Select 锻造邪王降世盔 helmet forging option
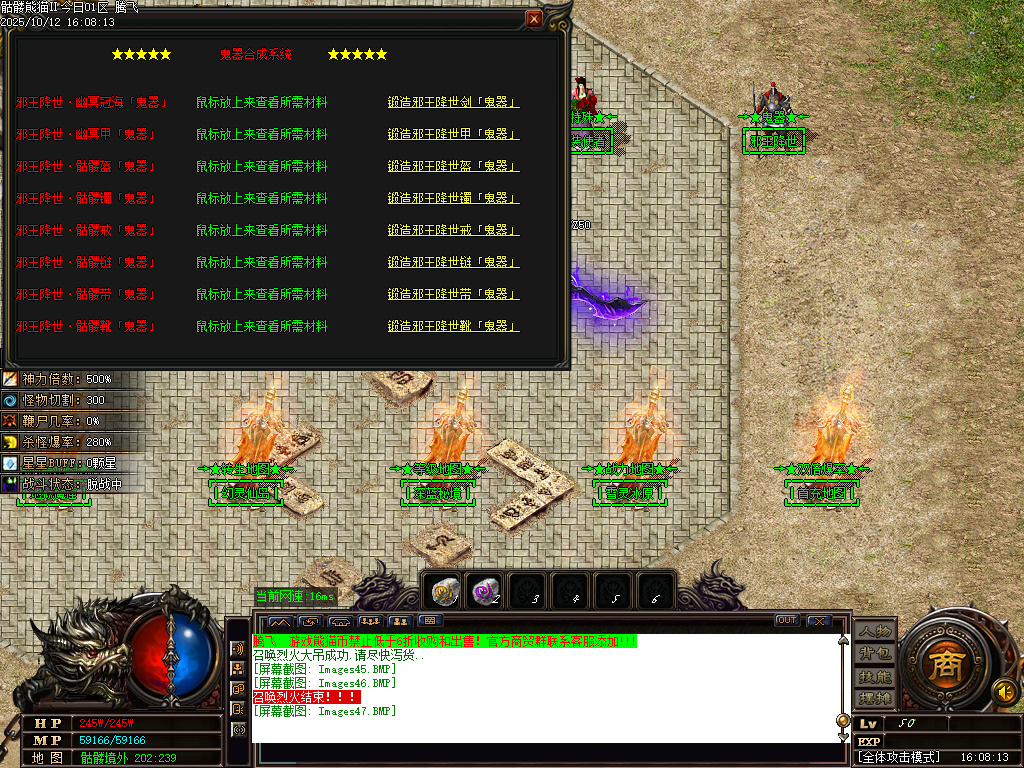Screen dimensions: 1024x768 point(453,166)
